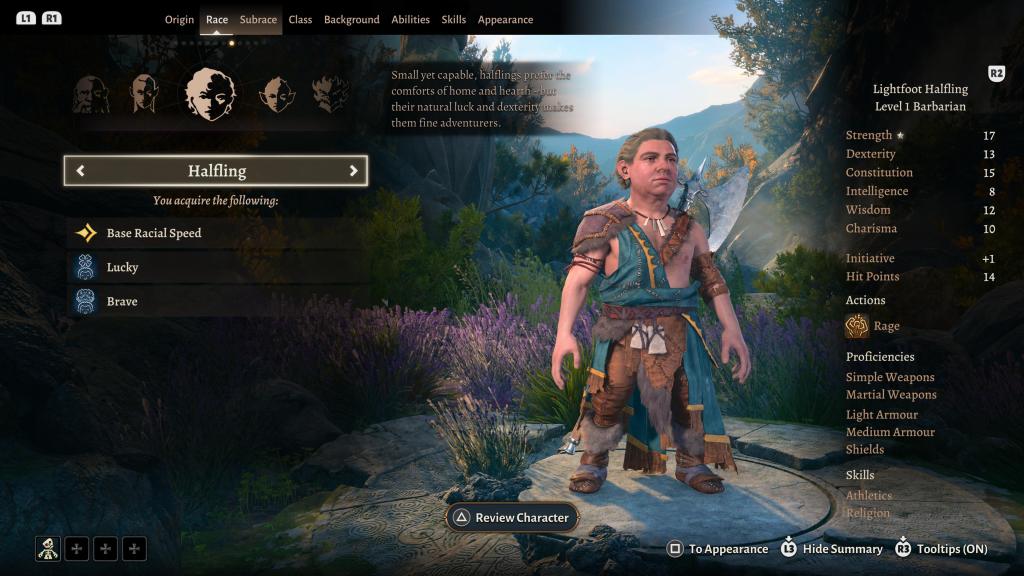Switch to the Origin tab
1024x576 pixels.
point(179,20)
